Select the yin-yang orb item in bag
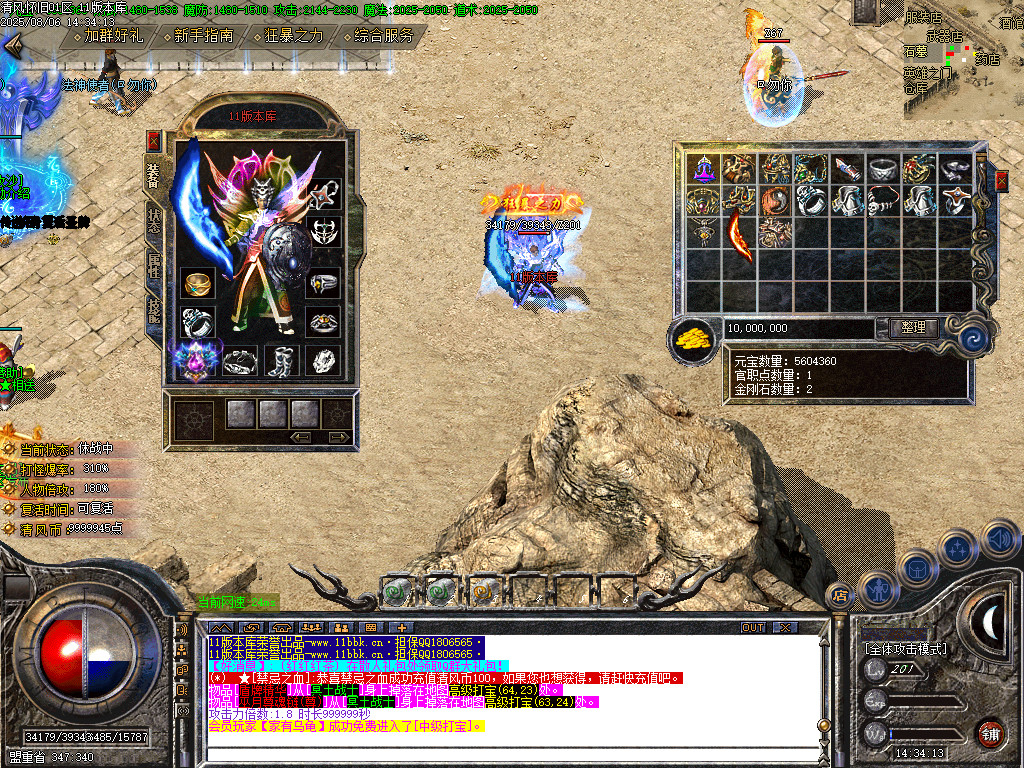1024x768 pixels. click(777, 201)
